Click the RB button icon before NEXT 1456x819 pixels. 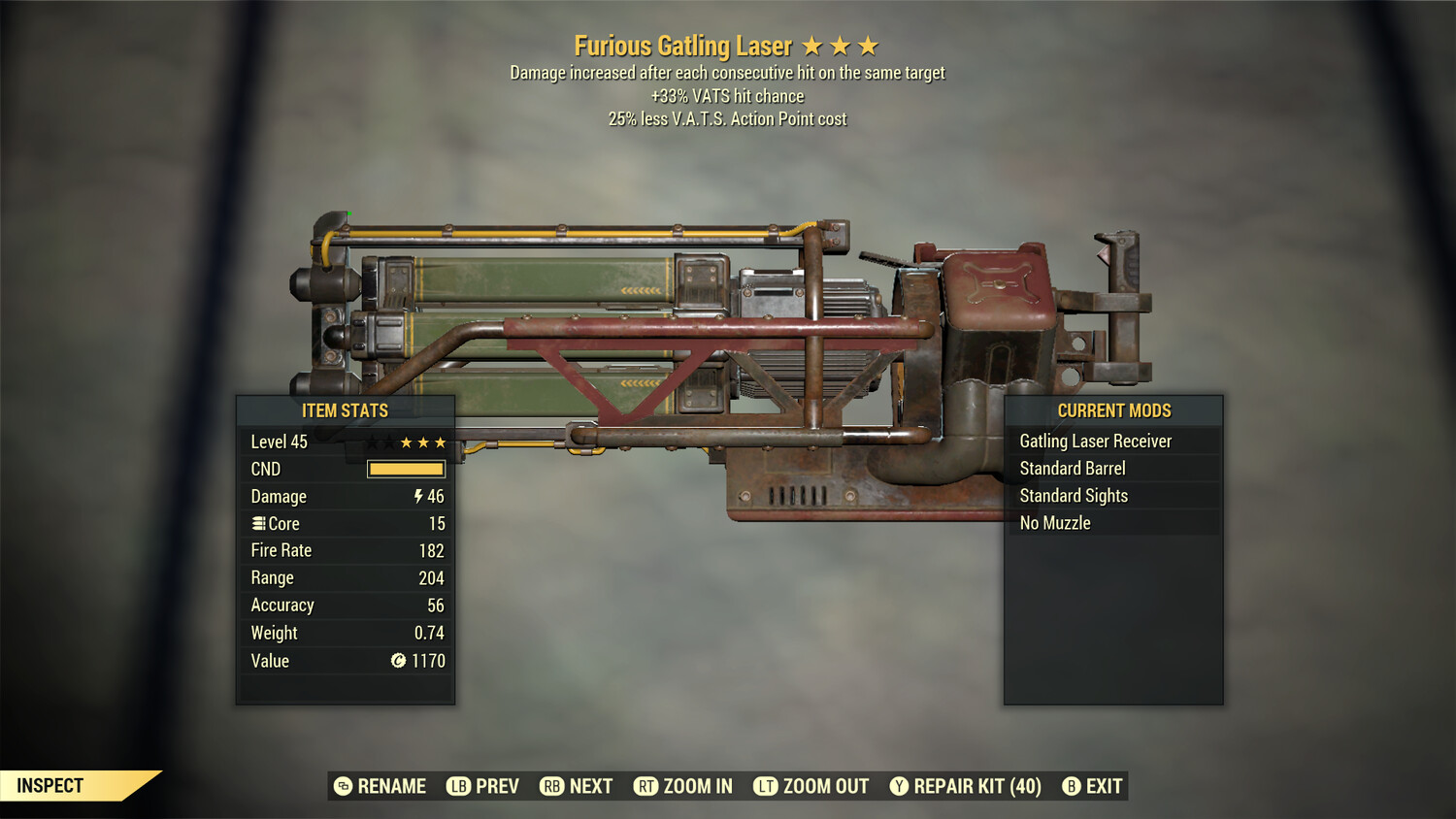click(553, 786)
